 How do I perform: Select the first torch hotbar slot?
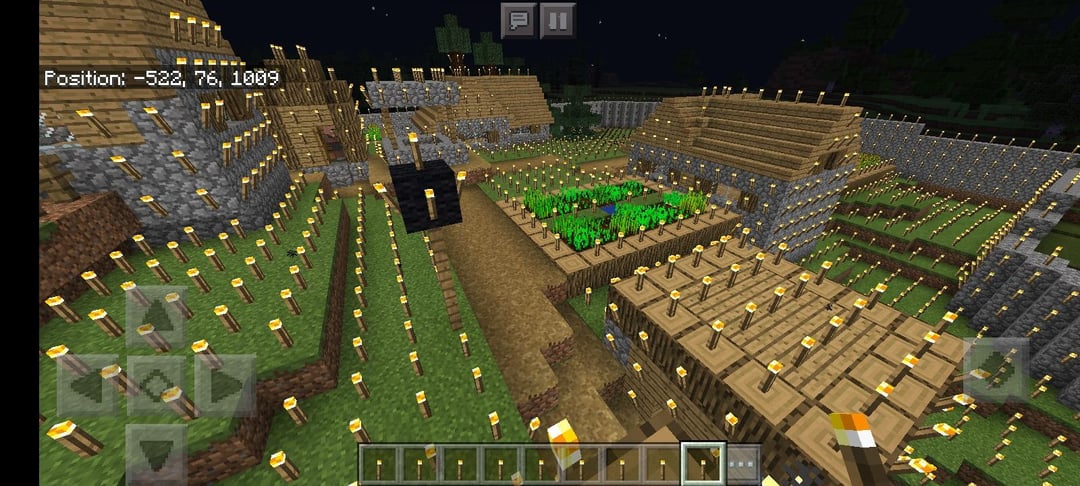click(379, 464)
